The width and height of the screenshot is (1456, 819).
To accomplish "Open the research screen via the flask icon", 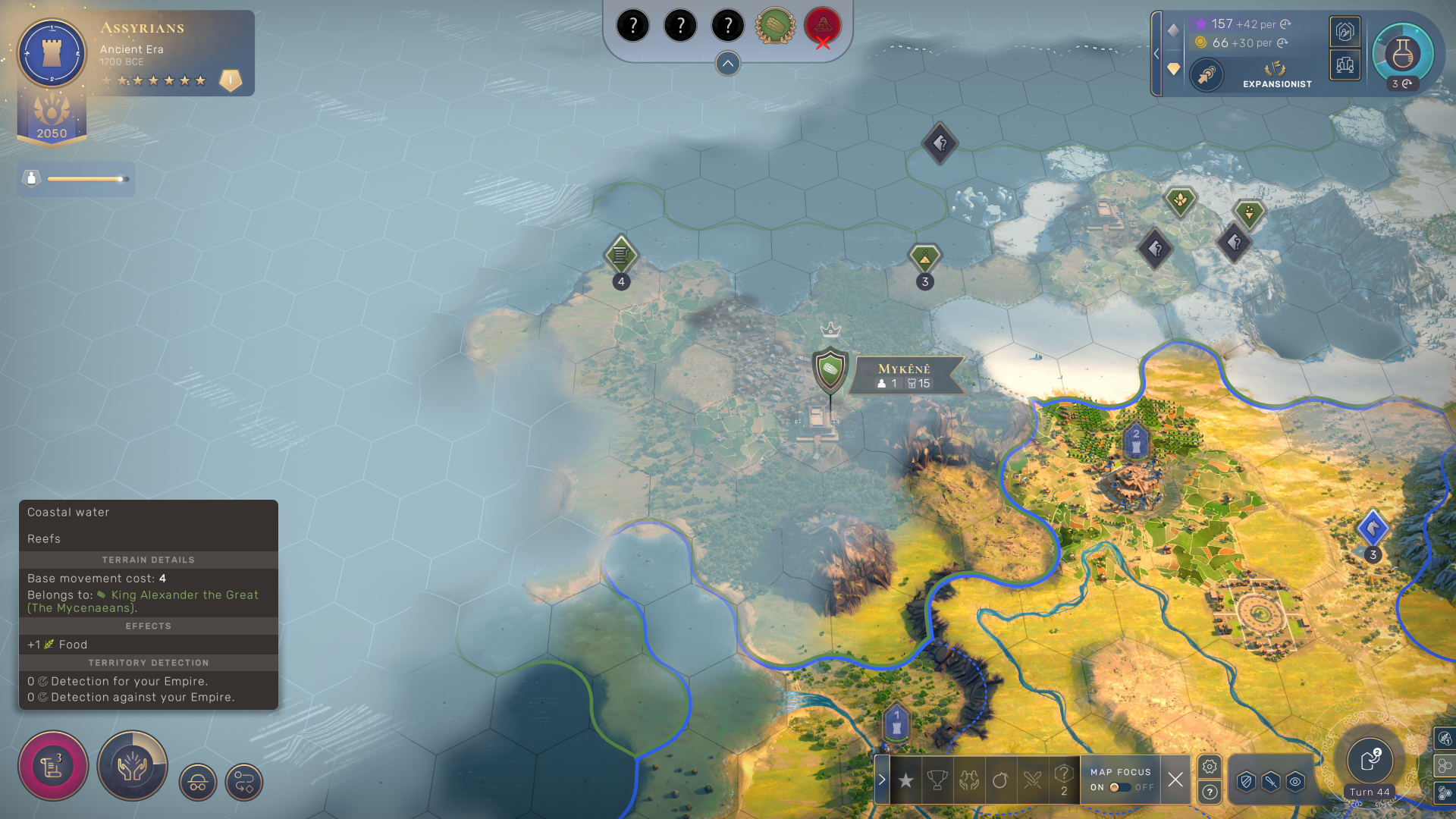I will coord(1402,53).
